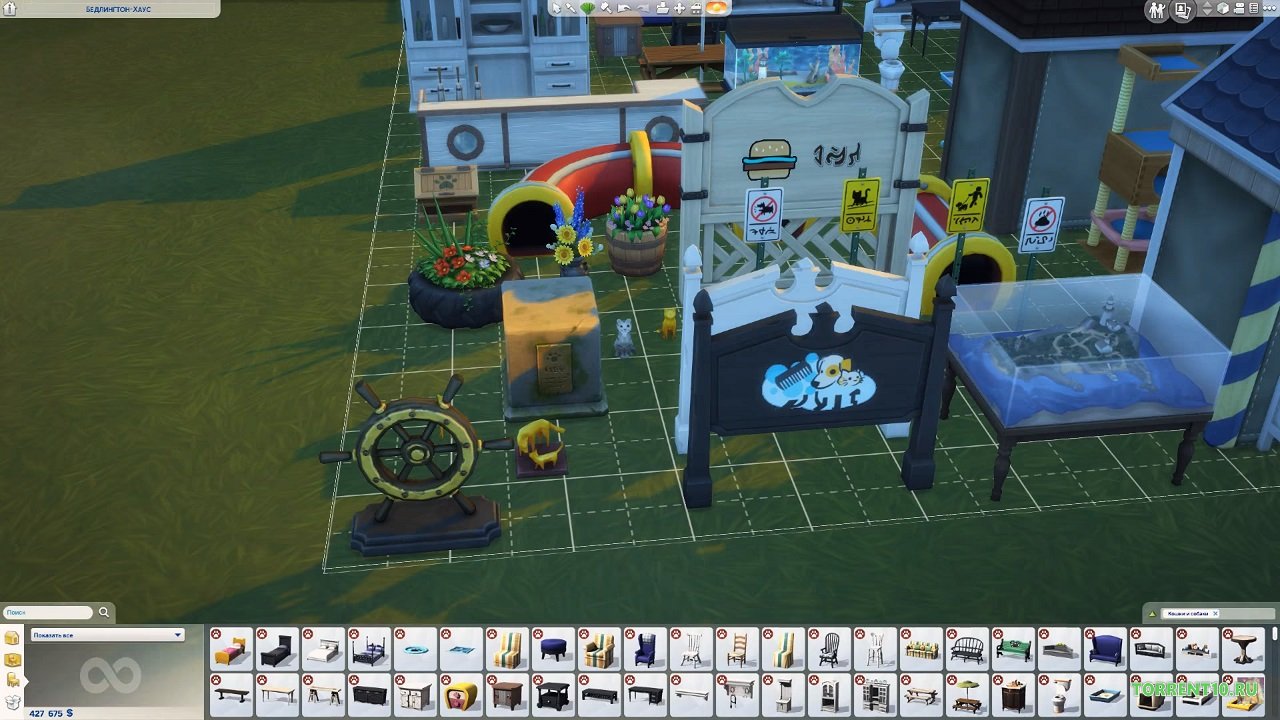The height and width of the screenshot is (720, 1280).
Task: Select the dark four-poster bed thumbnail
Action: pyautogui.click(x=370, y=650)
